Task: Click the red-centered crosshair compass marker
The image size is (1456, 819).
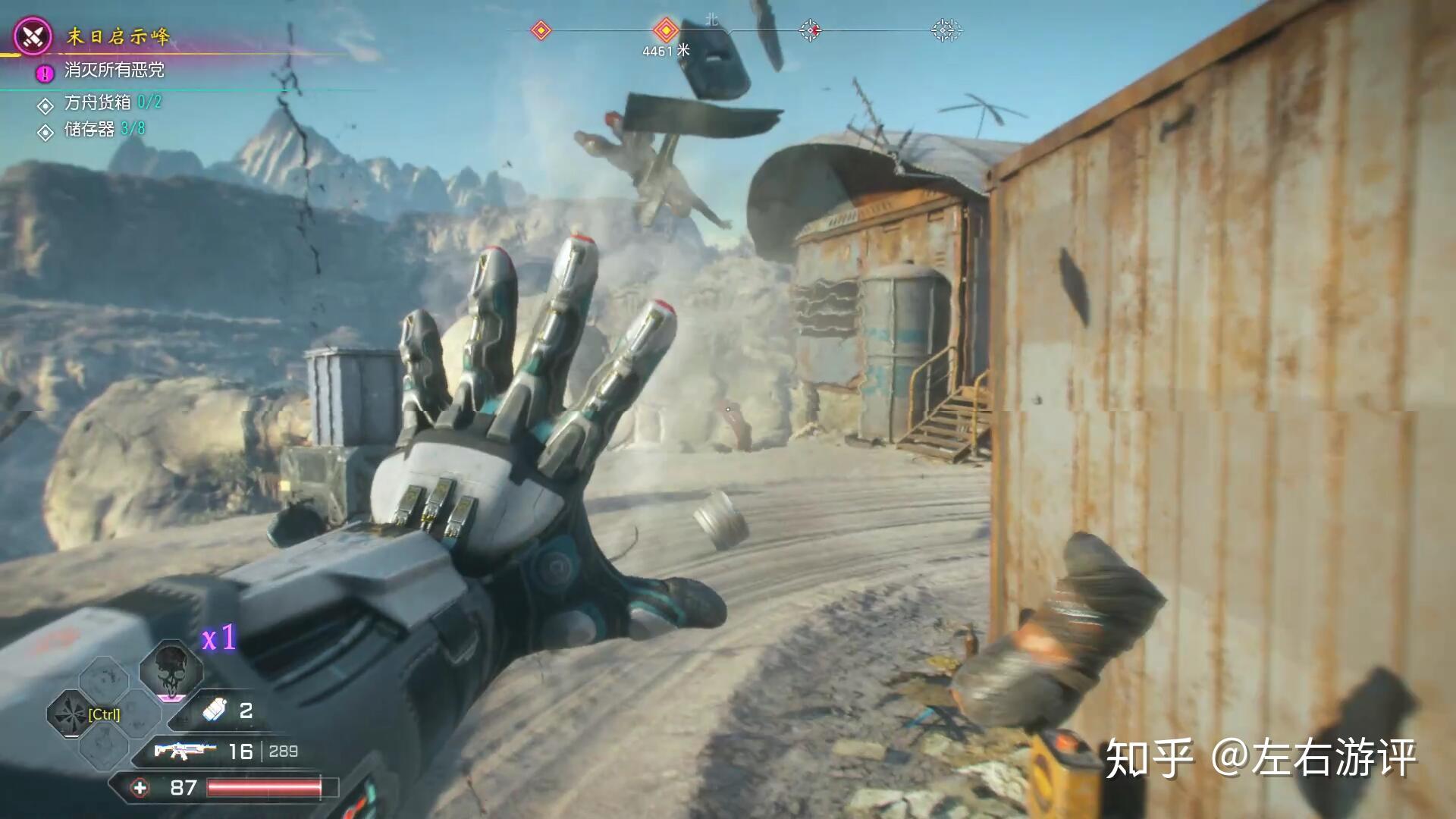Action: pos(810,30)
